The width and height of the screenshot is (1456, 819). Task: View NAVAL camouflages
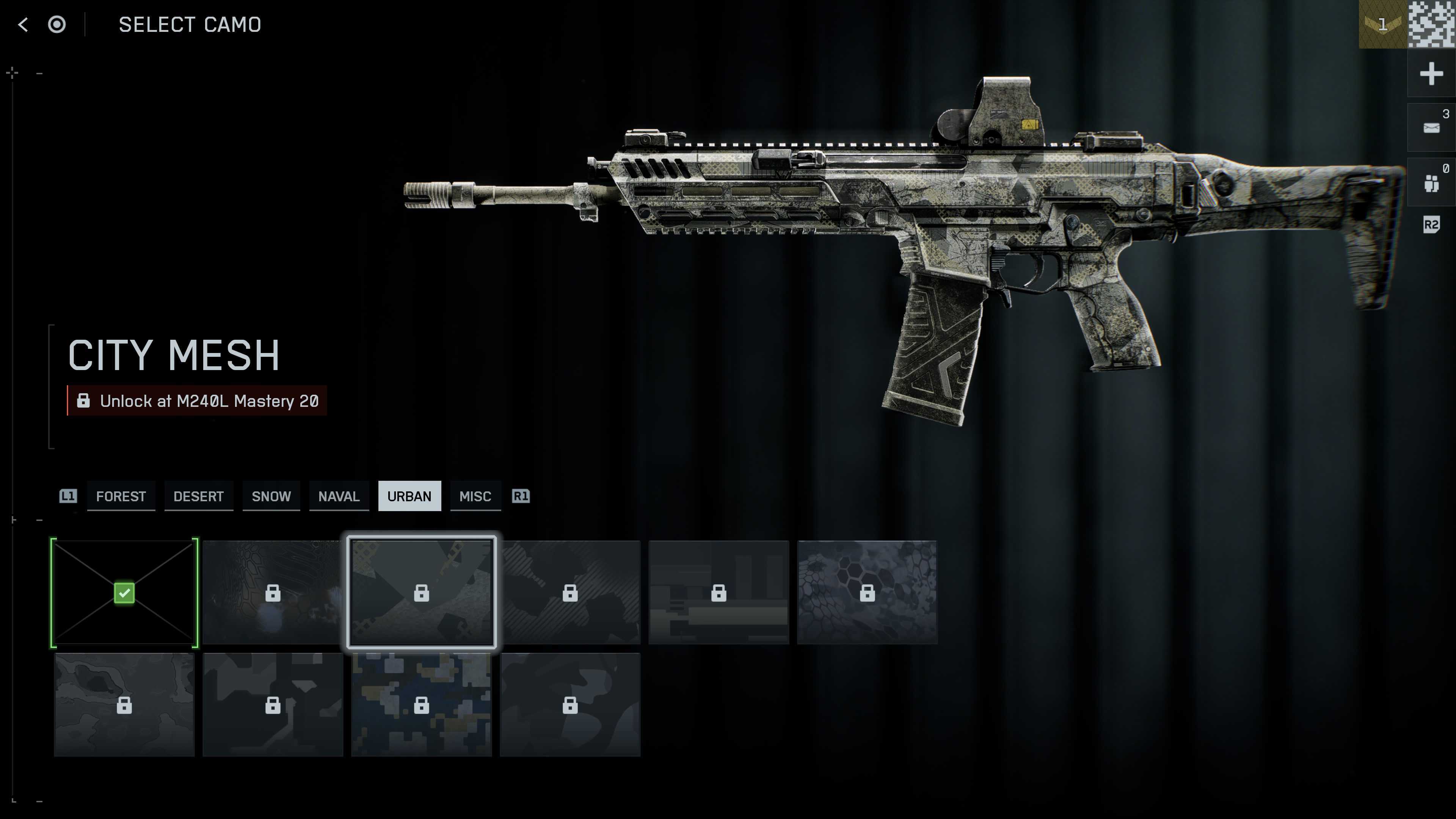(x=339, y=496)
